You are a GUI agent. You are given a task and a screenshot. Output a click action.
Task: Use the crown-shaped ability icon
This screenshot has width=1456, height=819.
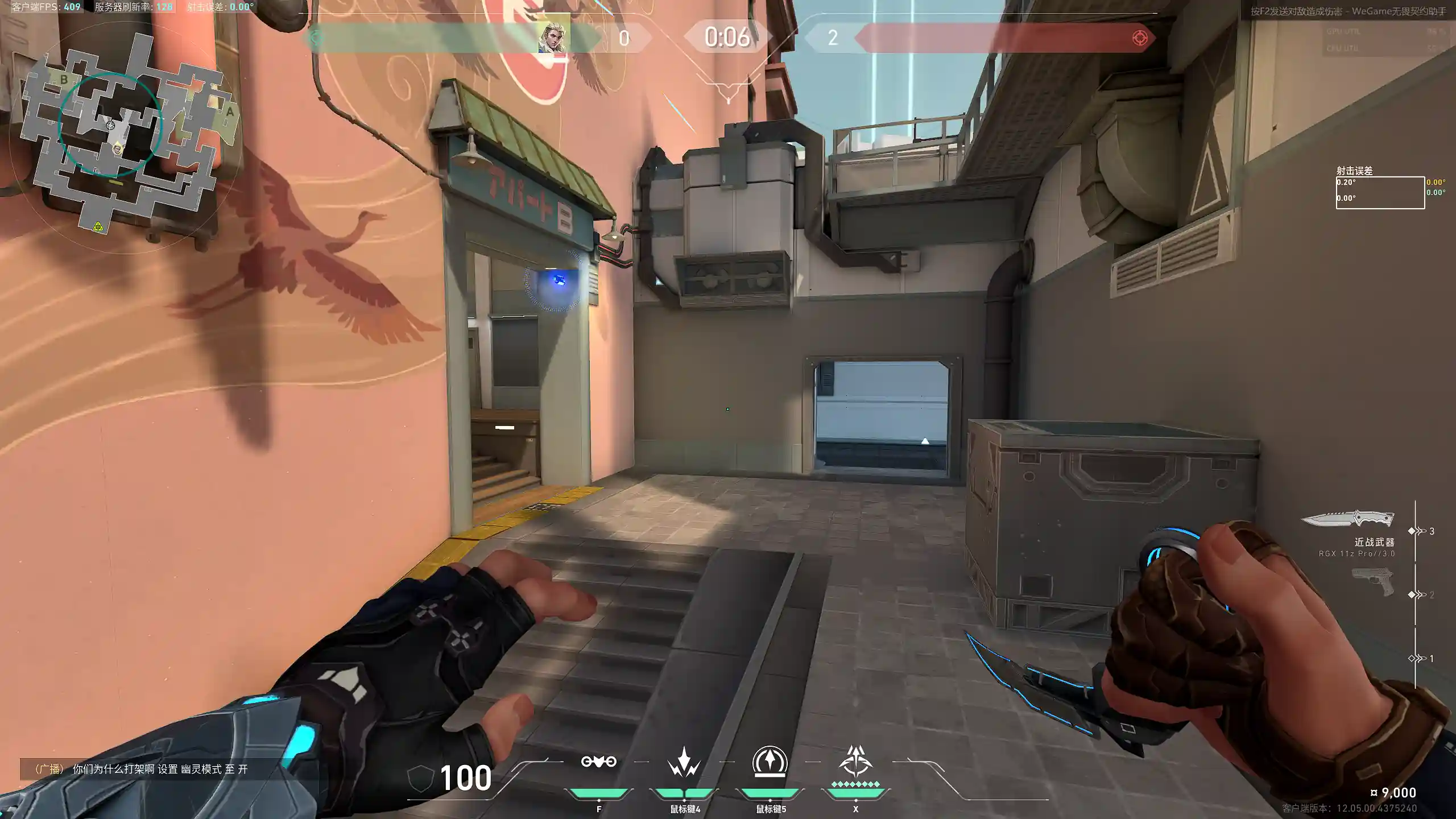tap(684, 762)
